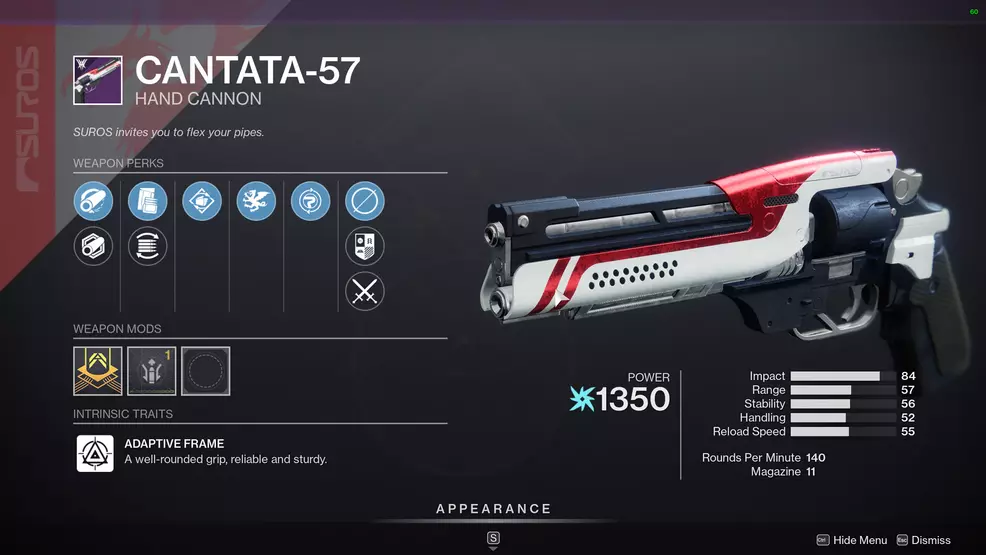The image size is (986, 555).
Task: Select the circular-arrow question mark perk
Action: coord(310,202)
